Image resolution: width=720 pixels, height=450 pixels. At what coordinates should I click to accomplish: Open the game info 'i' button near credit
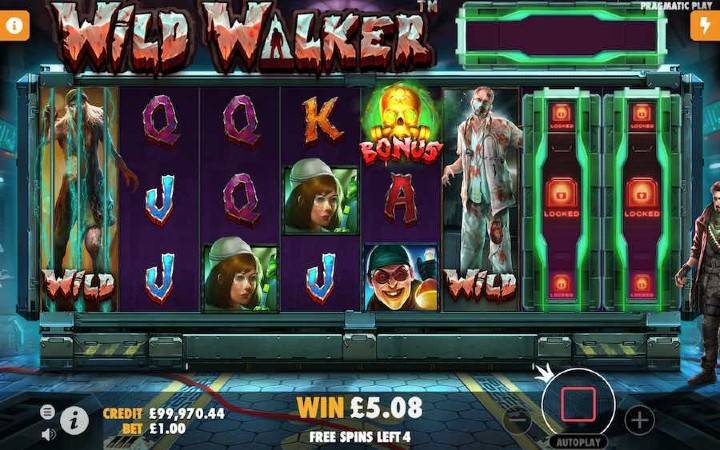click(75, 420)
